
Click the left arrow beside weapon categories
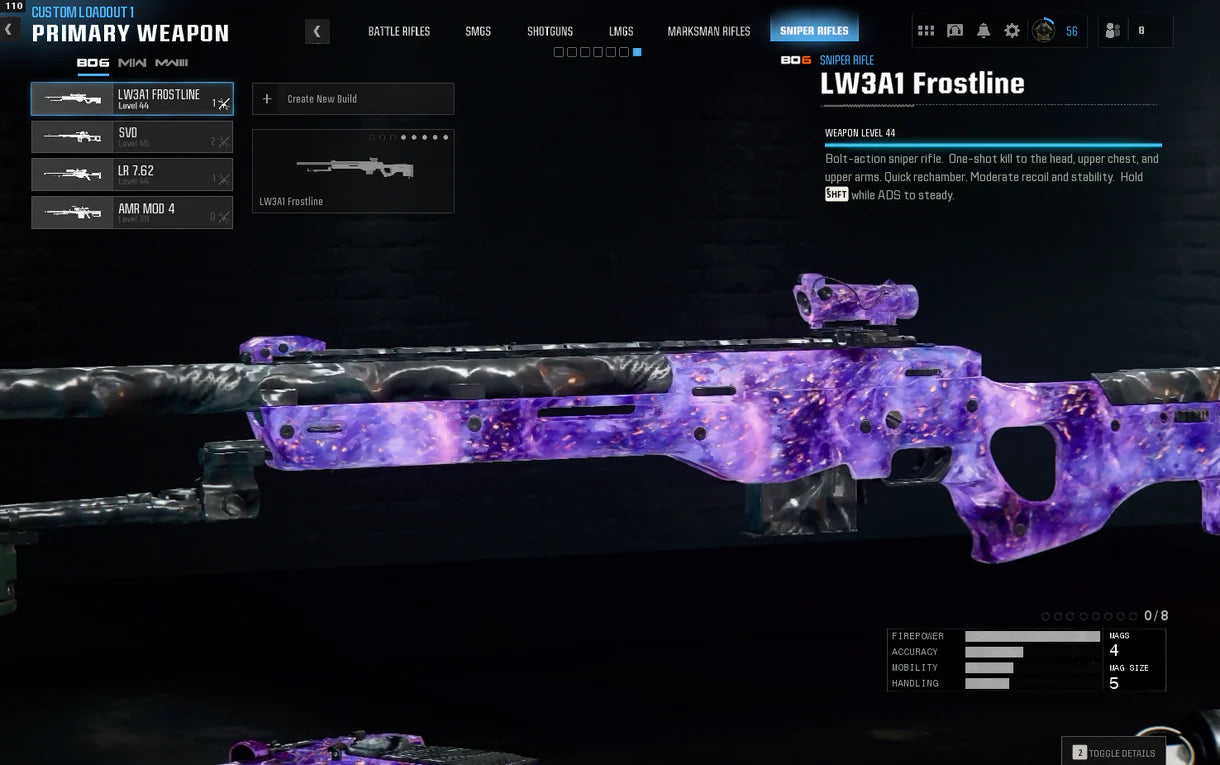pyautogui.click(x=317, y=31)
